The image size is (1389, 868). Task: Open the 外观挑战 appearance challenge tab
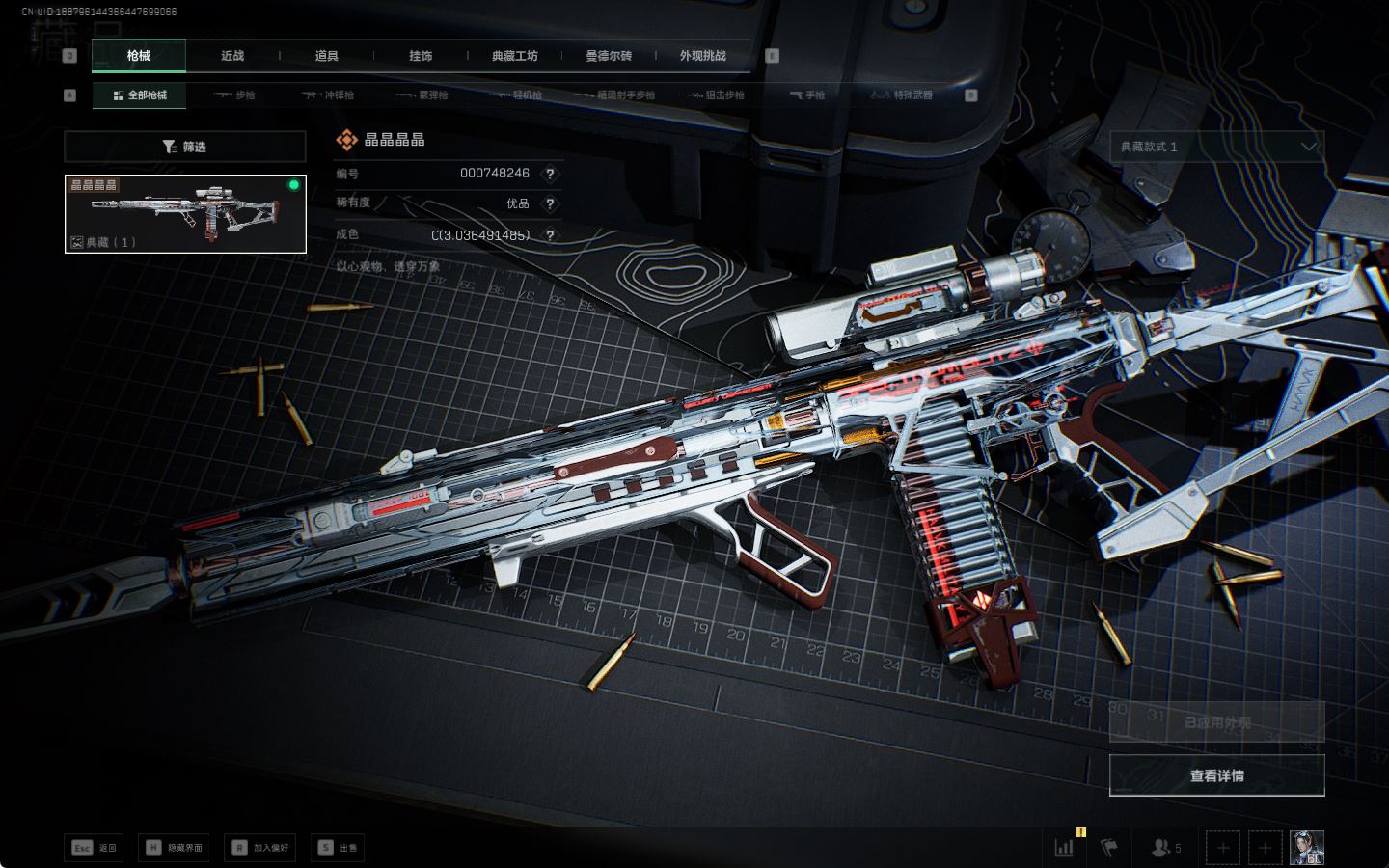702,56
